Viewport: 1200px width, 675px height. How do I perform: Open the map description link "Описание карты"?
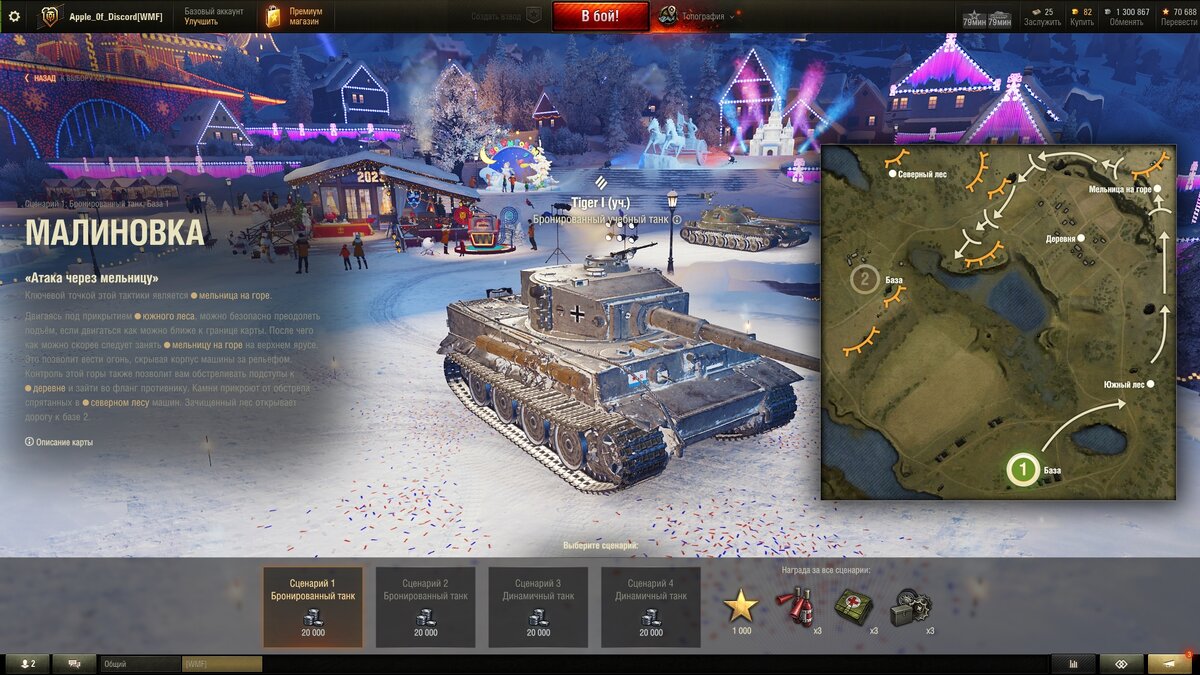(x=60, y=442)
